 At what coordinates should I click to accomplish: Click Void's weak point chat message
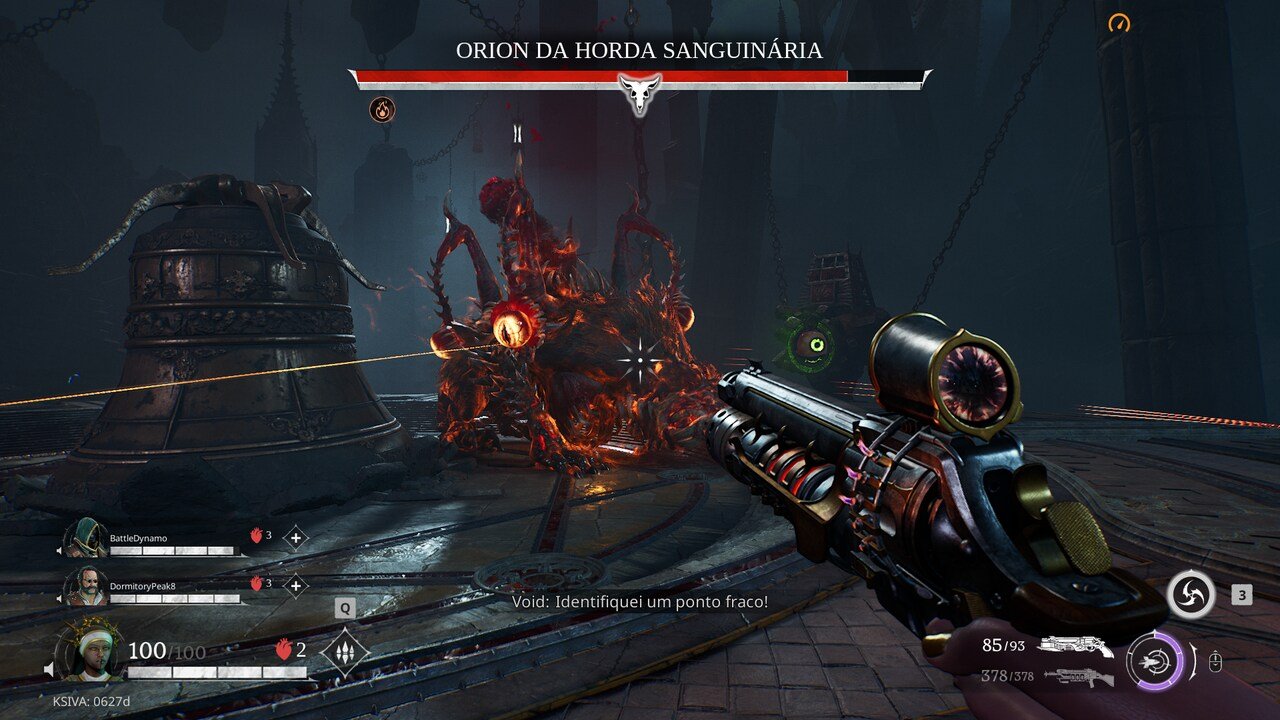point(640,605)
